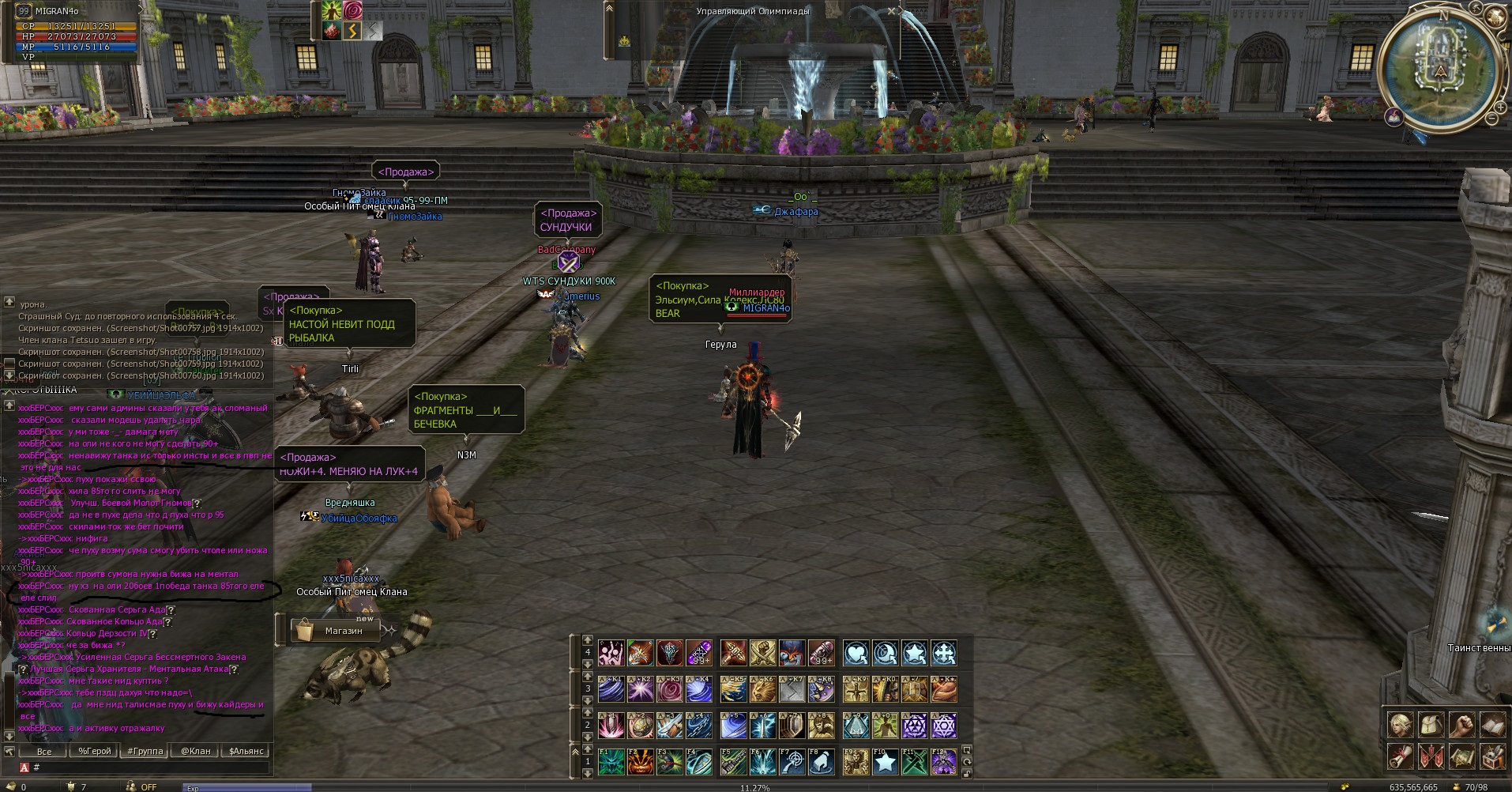The image size is (1512, 792).
Task: Open the system menu chest icon
Action: 1491,756
